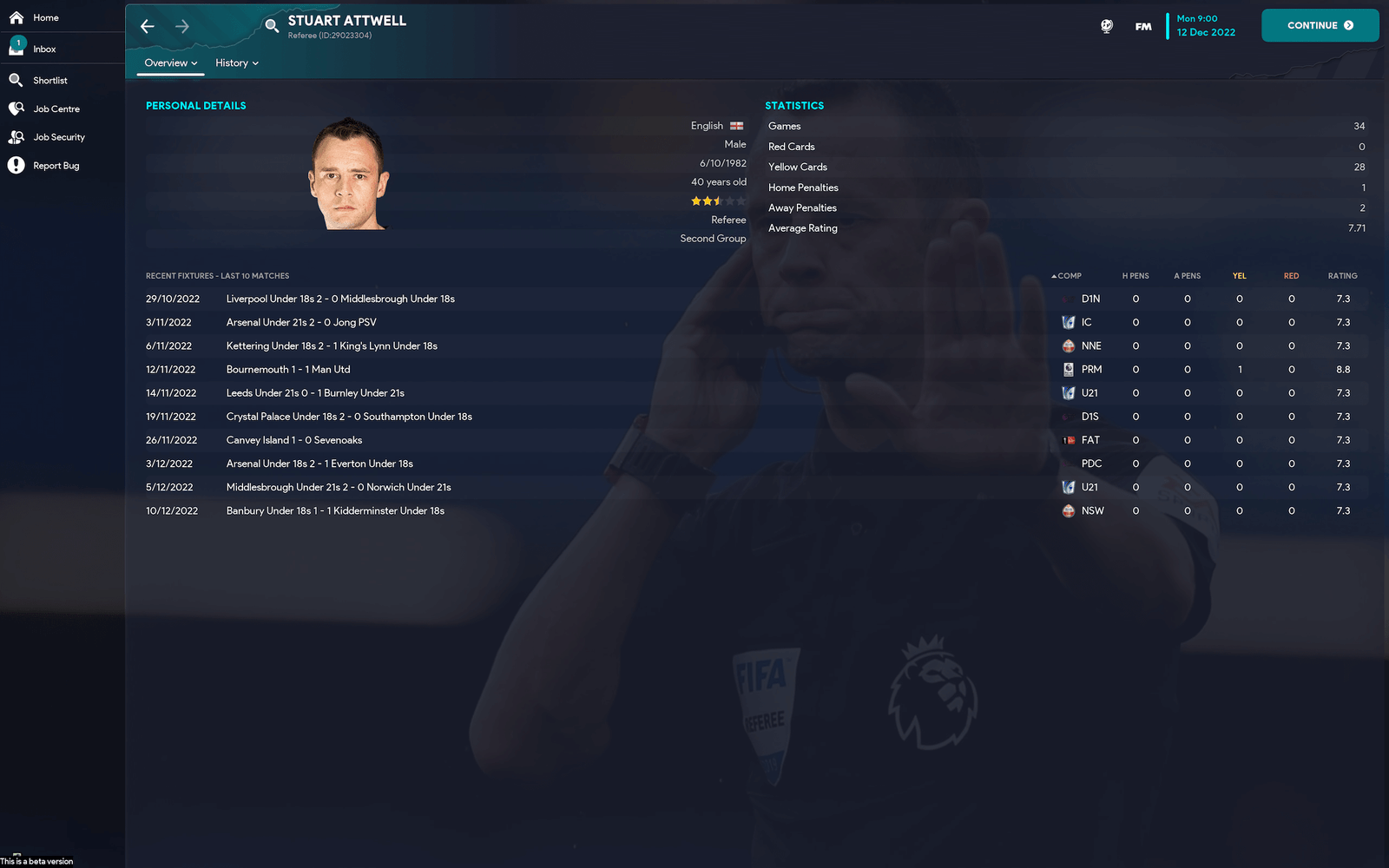View Job Security
This screenshot has width=1389, height=868.
58,137
